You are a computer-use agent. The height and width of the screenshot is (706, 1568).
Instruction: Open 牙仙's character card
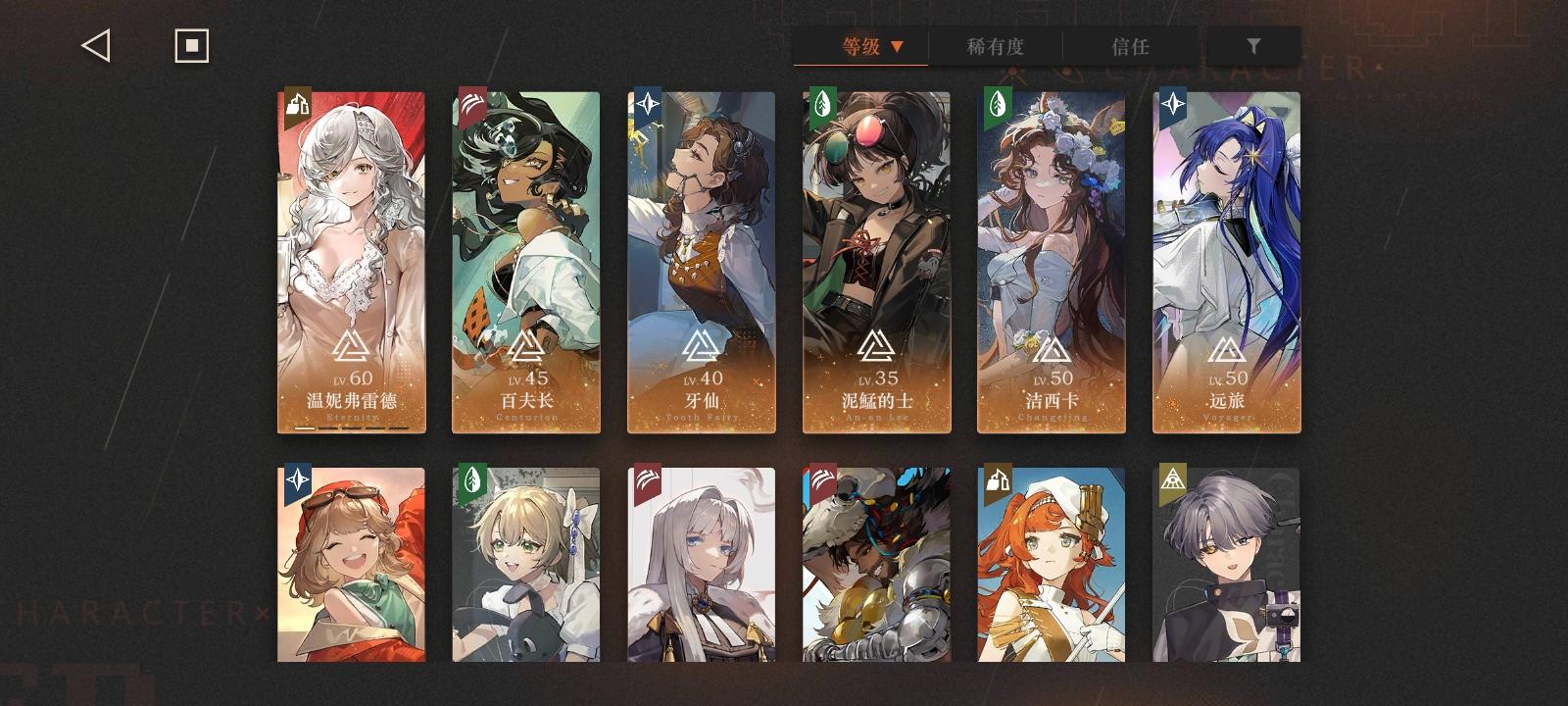coord(701,260)
